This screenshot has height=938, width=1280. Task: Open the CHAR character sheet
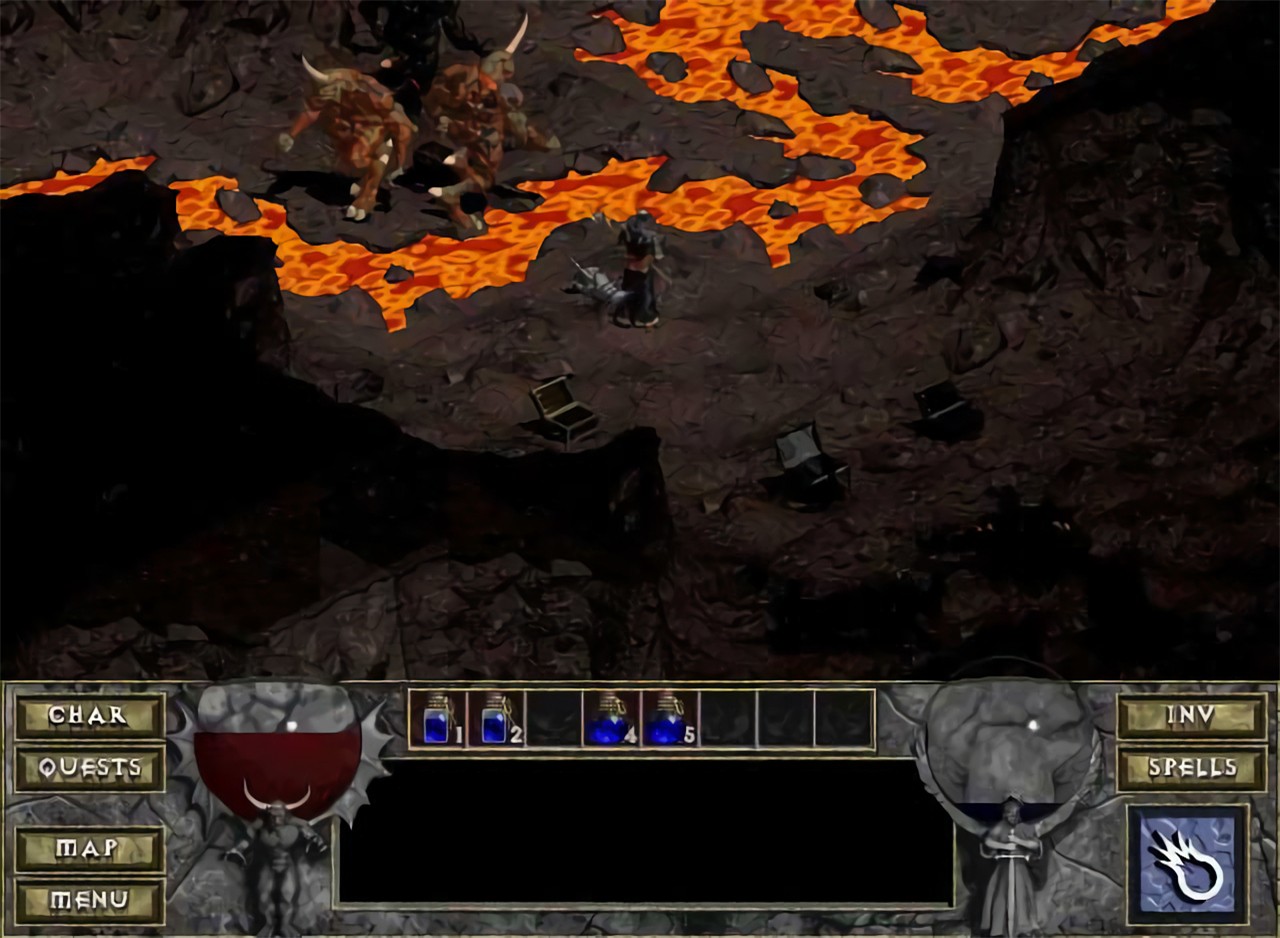pos(89,716)
